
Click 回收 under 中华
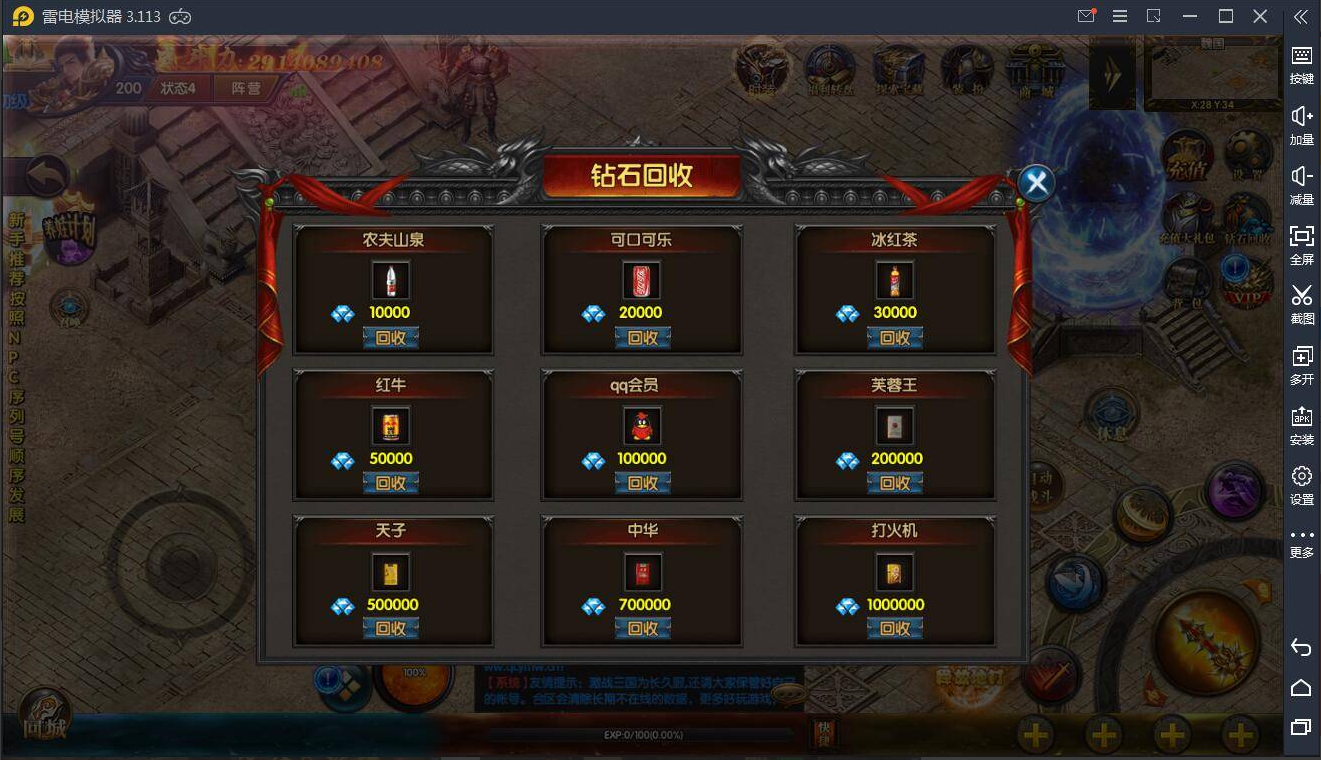(x=642, y=629)
